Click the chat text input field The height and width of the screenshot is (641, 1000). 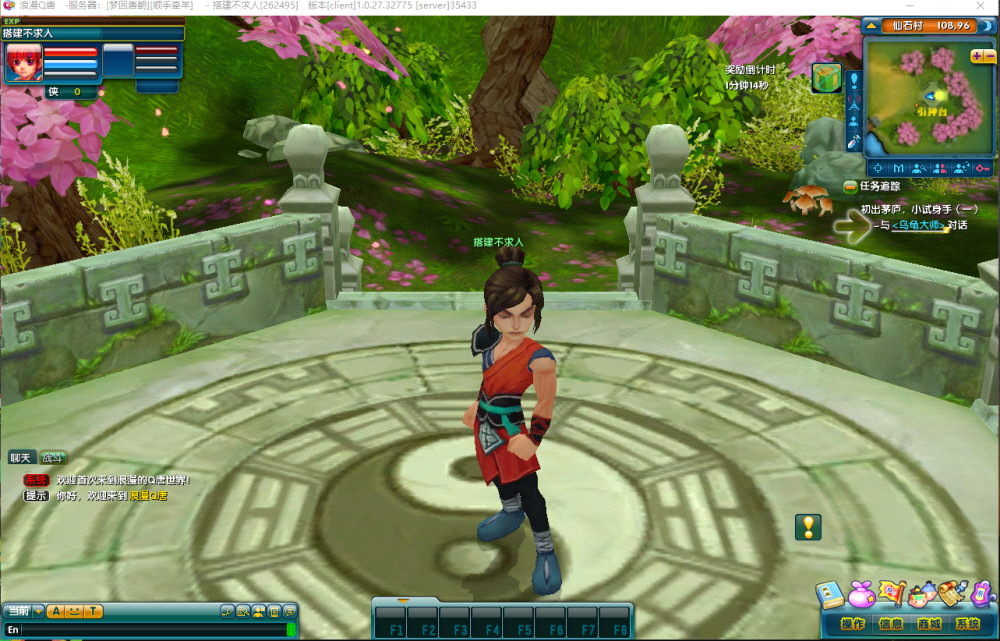coord(150,630)
